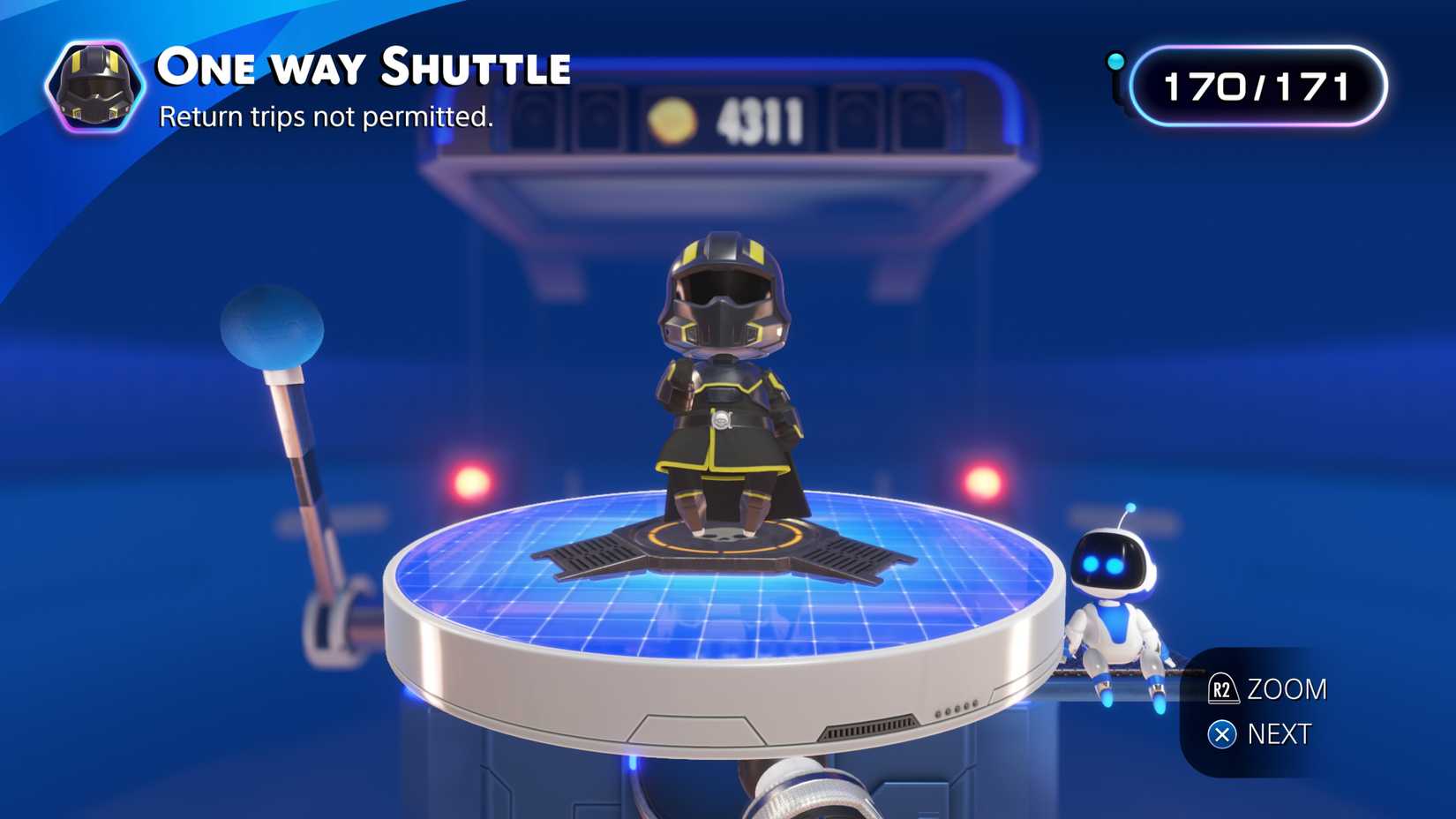Image resolution: width=1456 pixels, height=819 pixels.
Task: Click the Return trips not permitted subtitle
Action: tap(327, 116)
